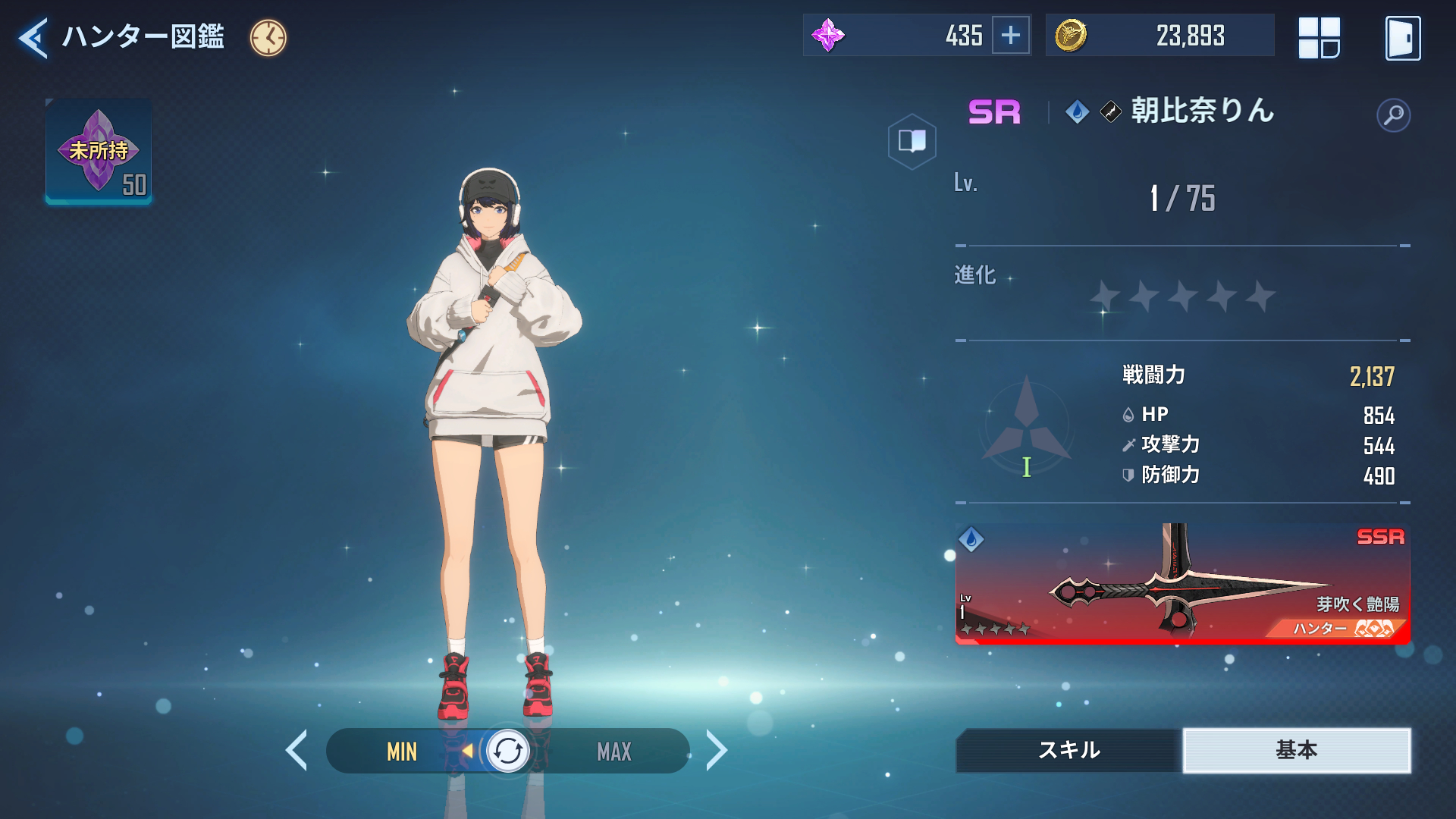The height and width of the screenshot is (819, 1456).
Task: Exit via the door icon
Action: click(x=1402, y=38)
